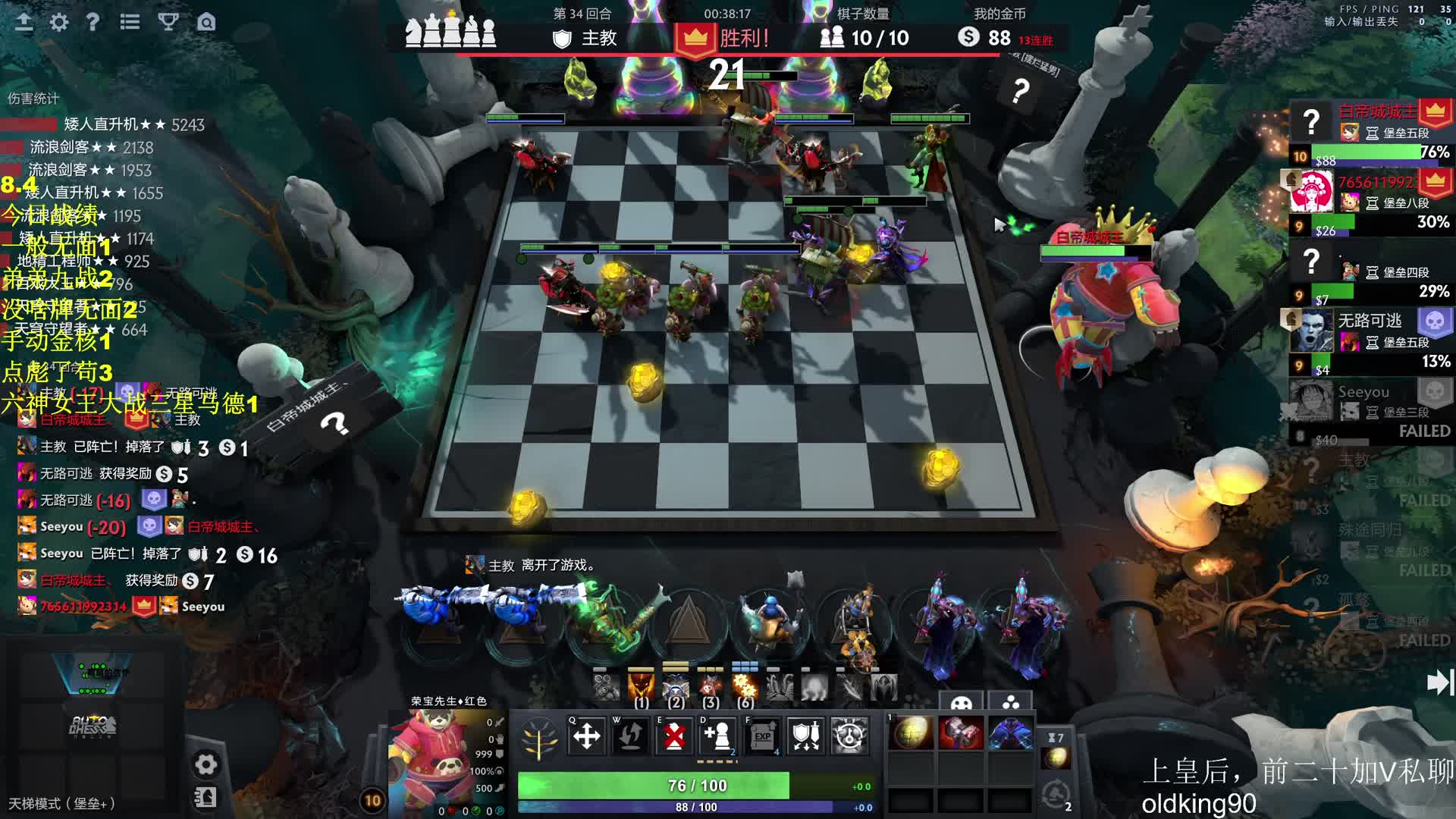Show the list menu icon
This screenshot has height=819, width=1456.
tap(130, 22)
